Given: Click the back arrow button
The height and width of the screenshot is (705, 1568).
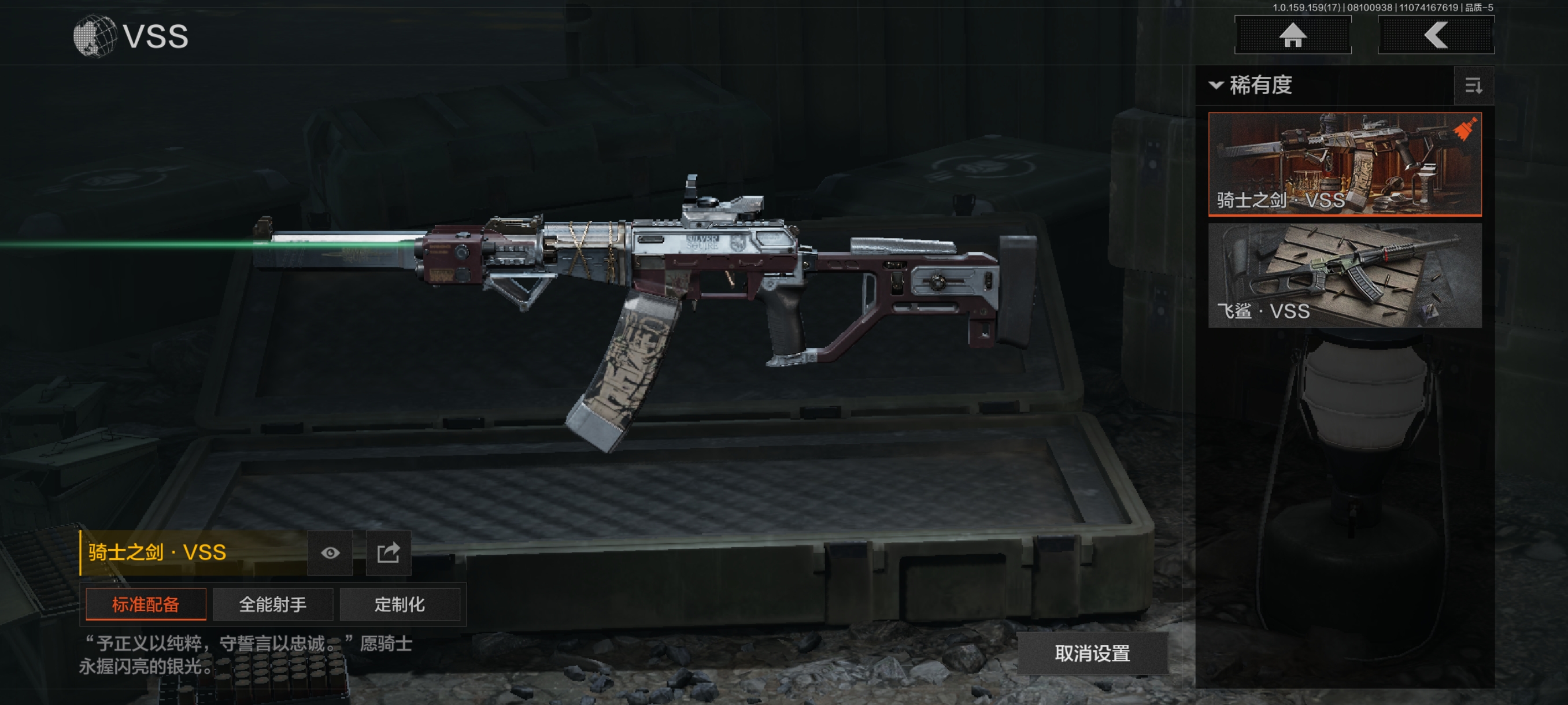Looking at the screenshot, I should tap(1435, 35).
